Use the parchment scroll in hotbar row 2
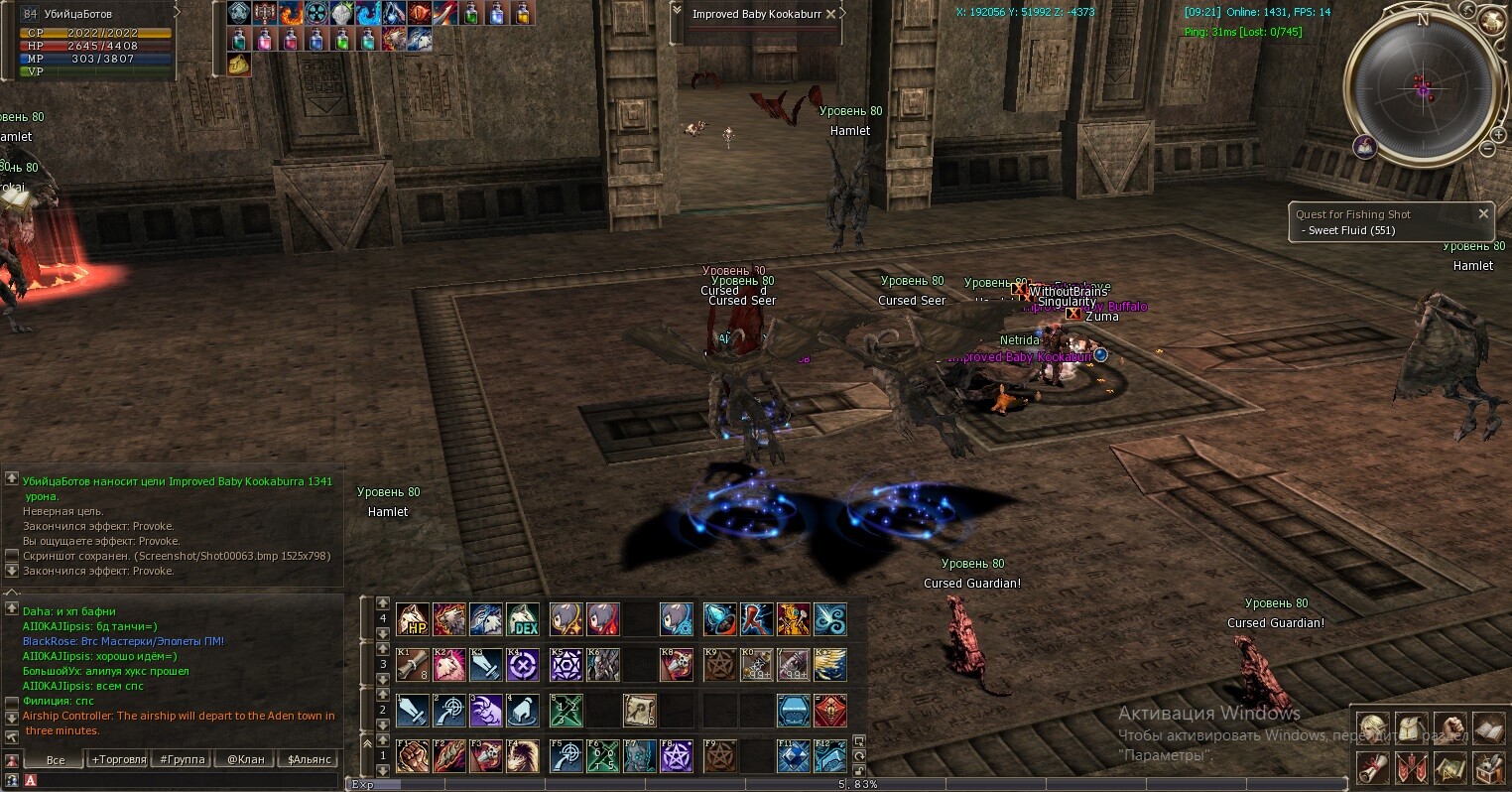1512x792 pixels. click(x=639, y=710)
